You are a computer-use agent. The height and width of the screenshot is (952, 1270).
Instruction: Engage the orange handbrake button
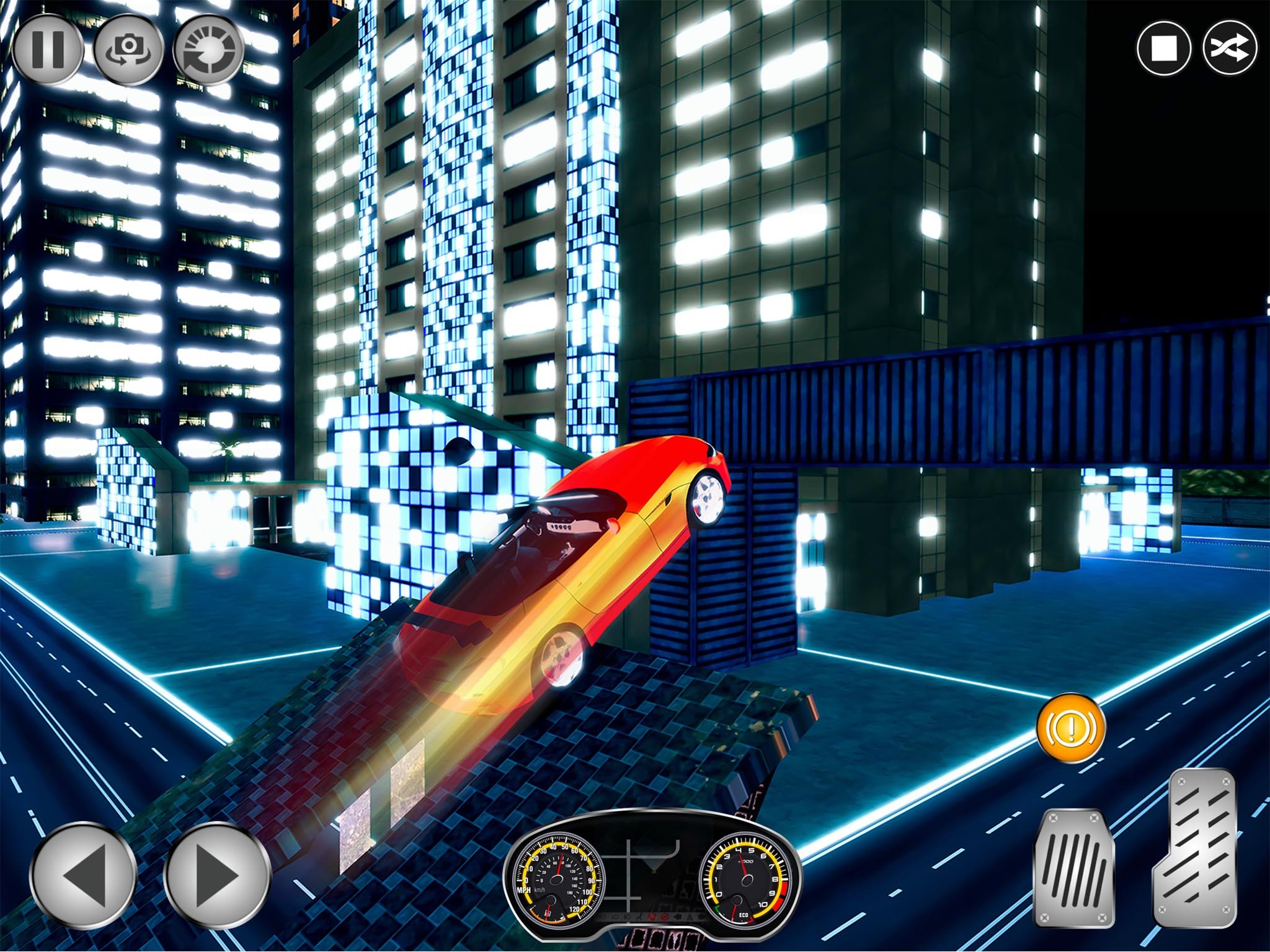click(1070, 728)
